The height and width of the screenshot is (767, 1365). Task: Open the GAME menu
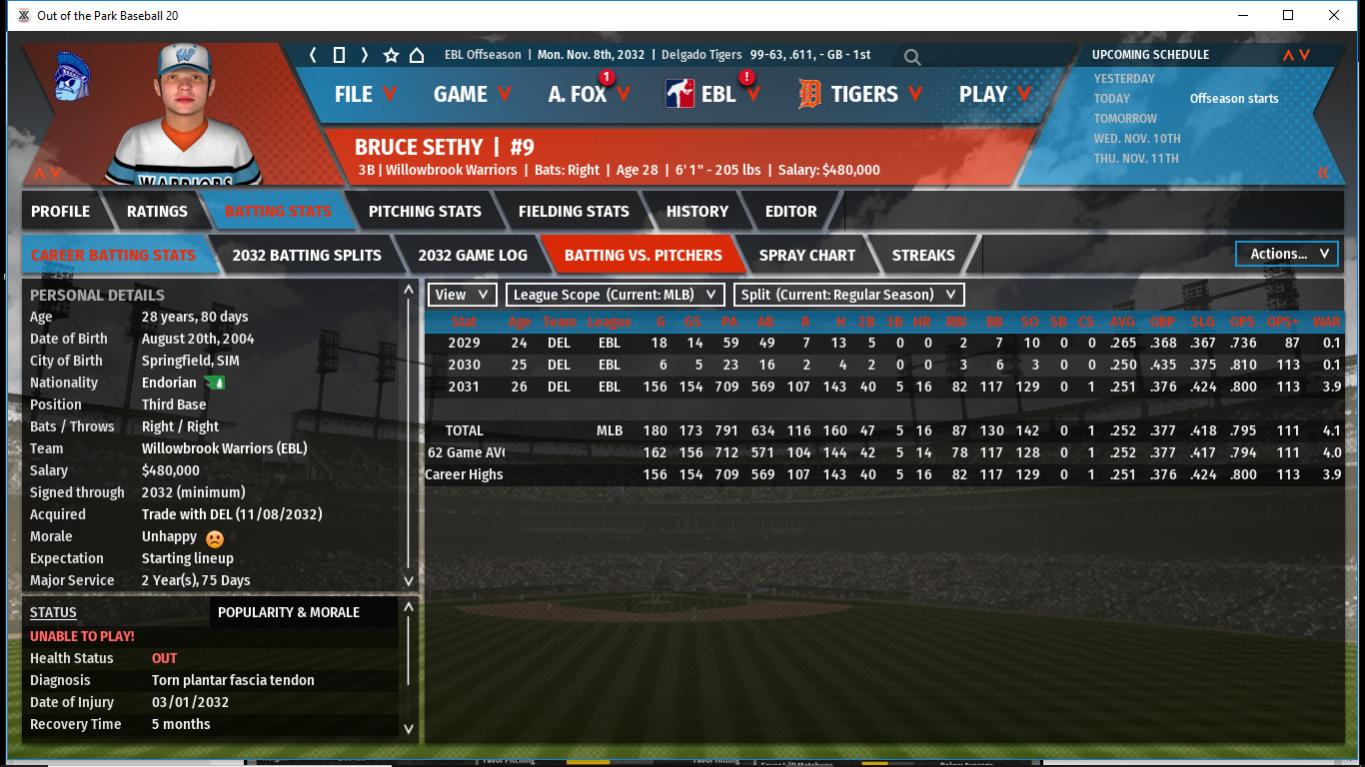tap(472, 94)
